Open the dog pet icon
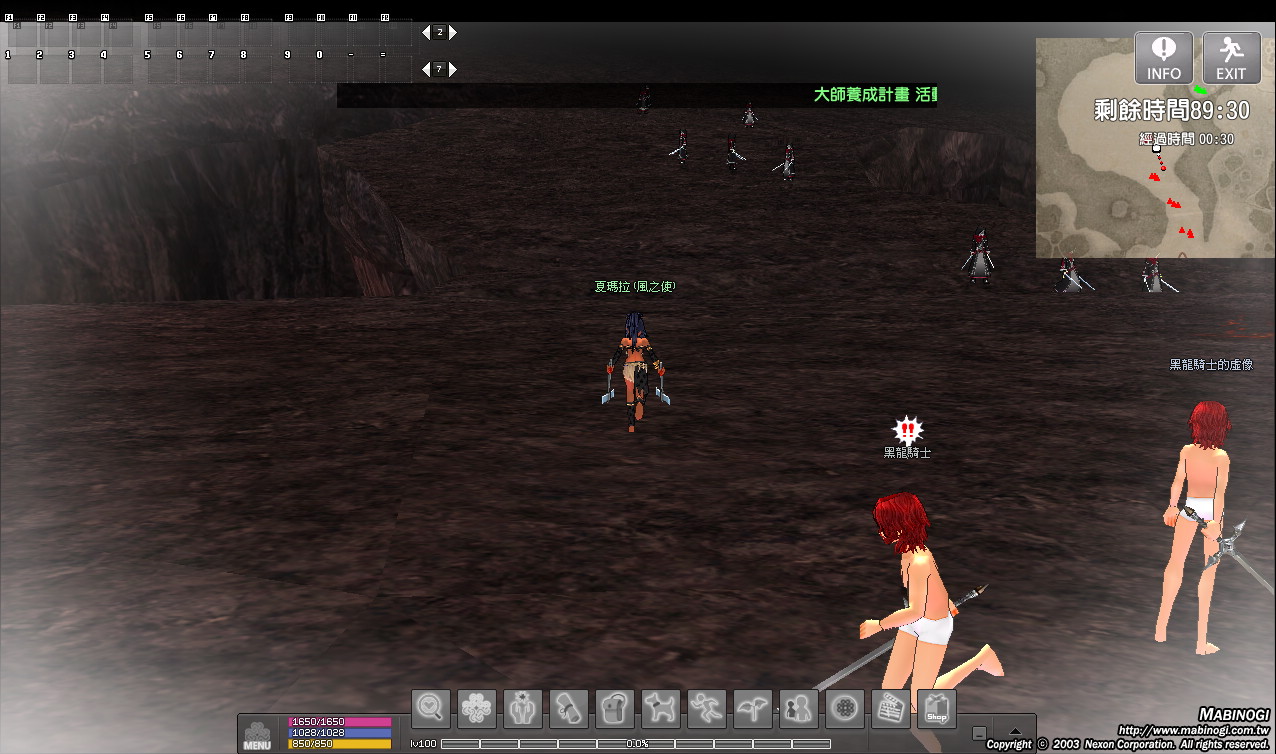Screen dimensions: 1276x754 [661, 708]
